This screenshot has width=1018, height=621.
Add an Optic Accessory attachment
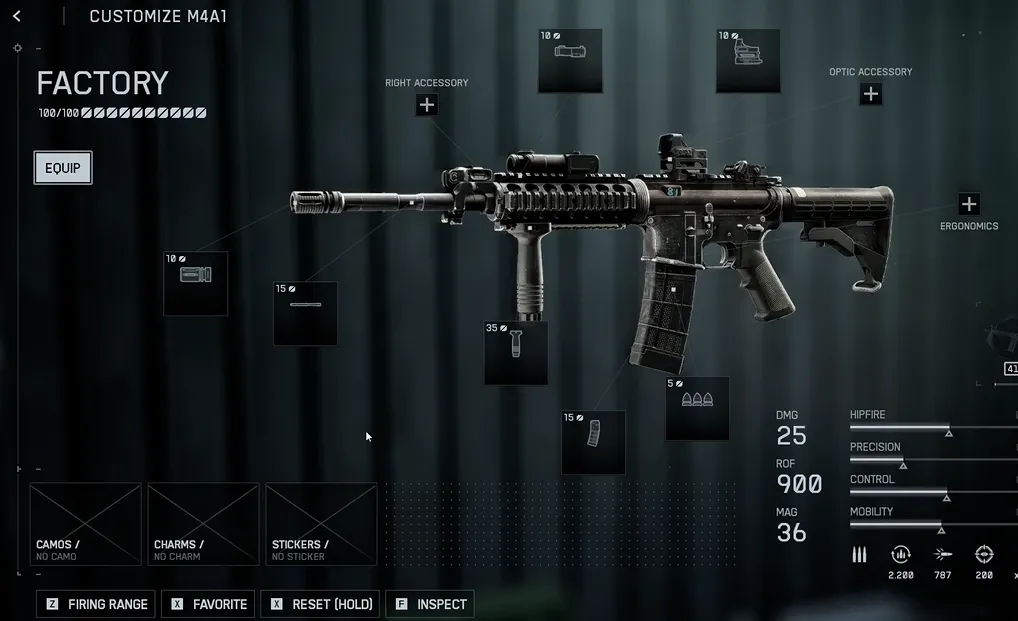[x=871, y=94]
